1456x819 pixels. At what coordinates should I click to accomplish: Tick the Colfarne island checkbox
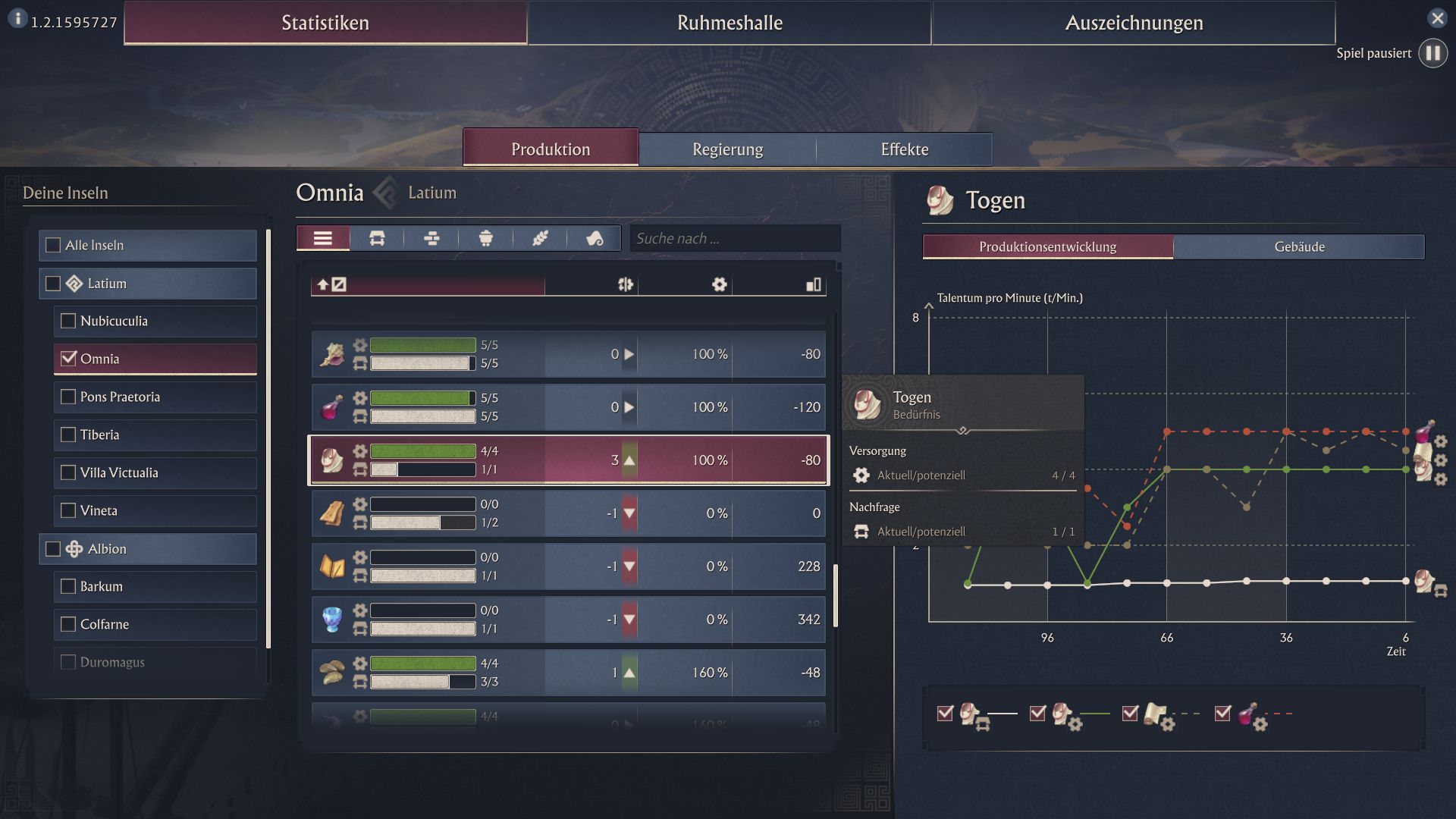[x=68, y=624]
